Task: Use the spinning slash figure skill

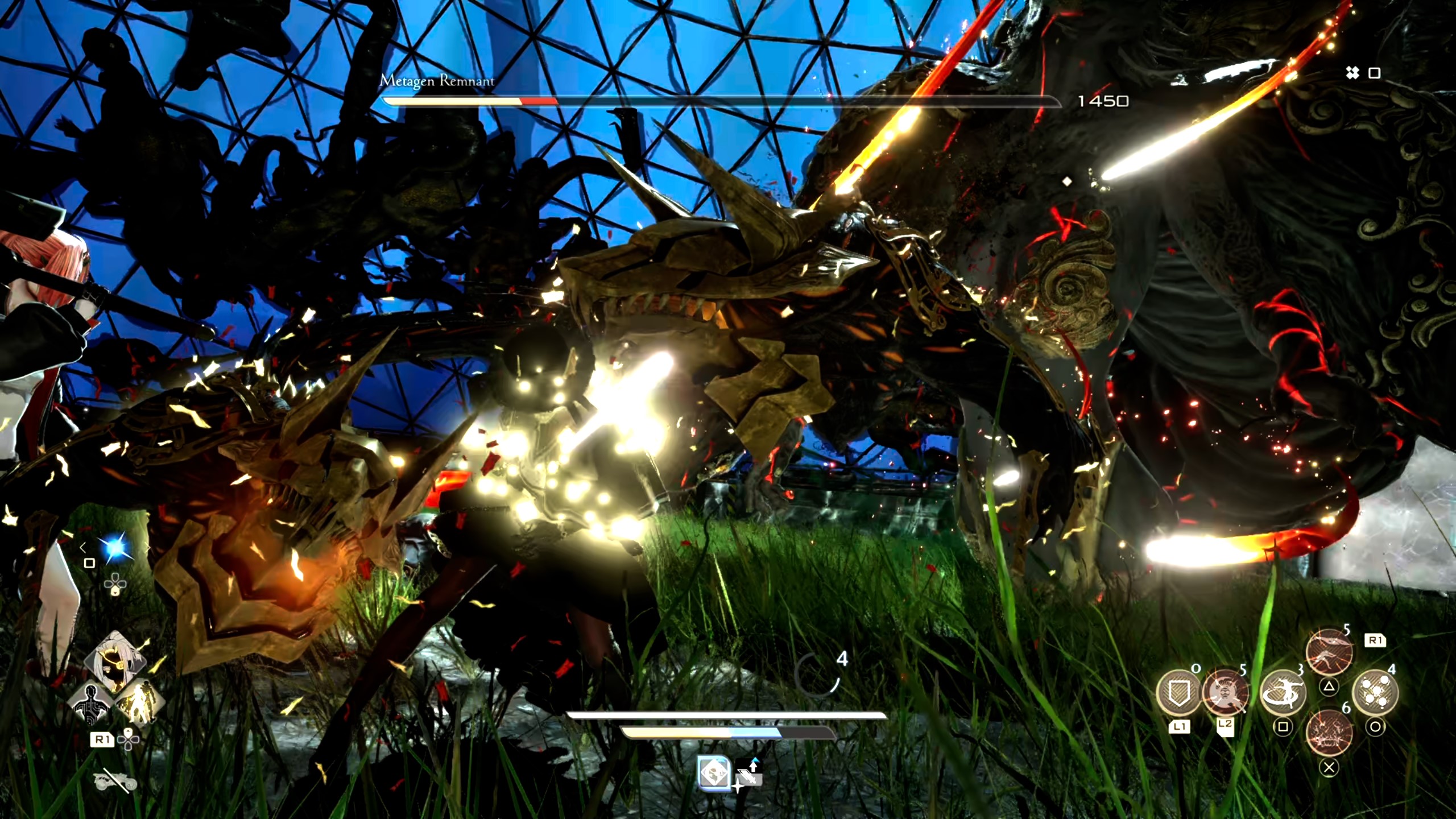Action: click(x=1283, y=693)
